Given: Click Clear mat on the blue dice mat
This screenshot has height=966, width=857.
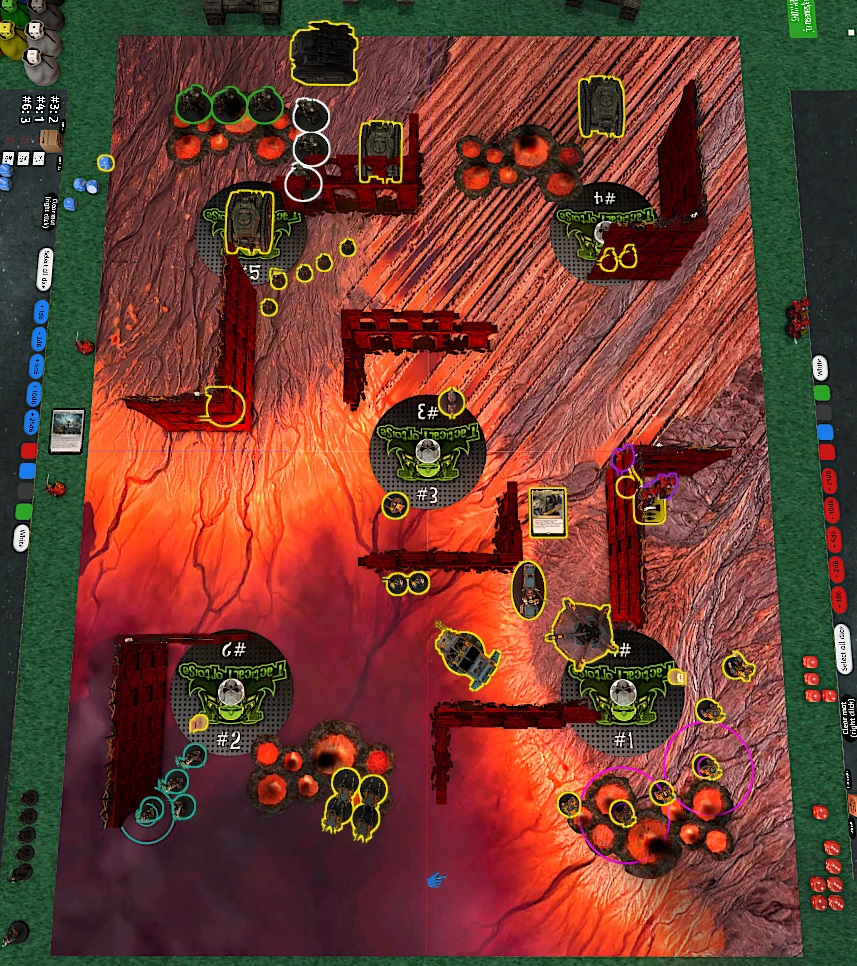Looking at the screenshot, I should click(49, 212).
